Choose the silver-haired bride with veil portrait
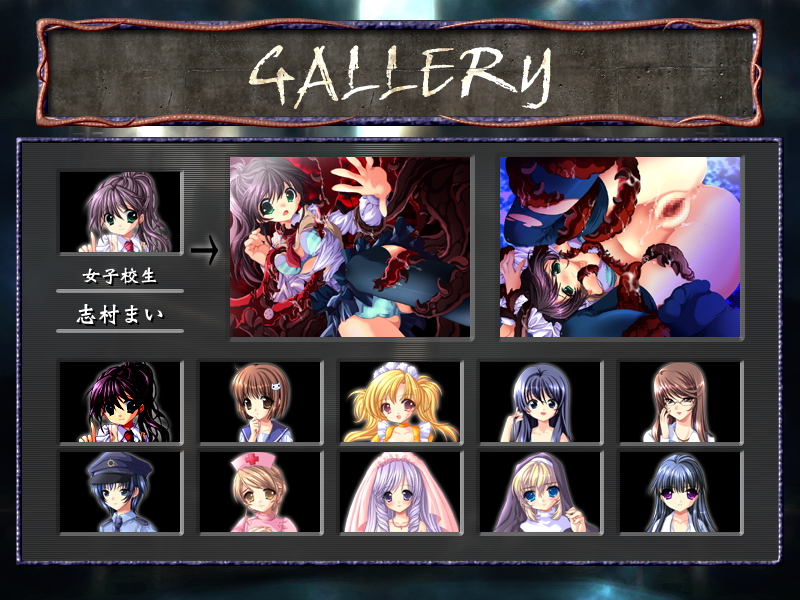This screenshot has height=600, width=800. (x=401, y=491)
